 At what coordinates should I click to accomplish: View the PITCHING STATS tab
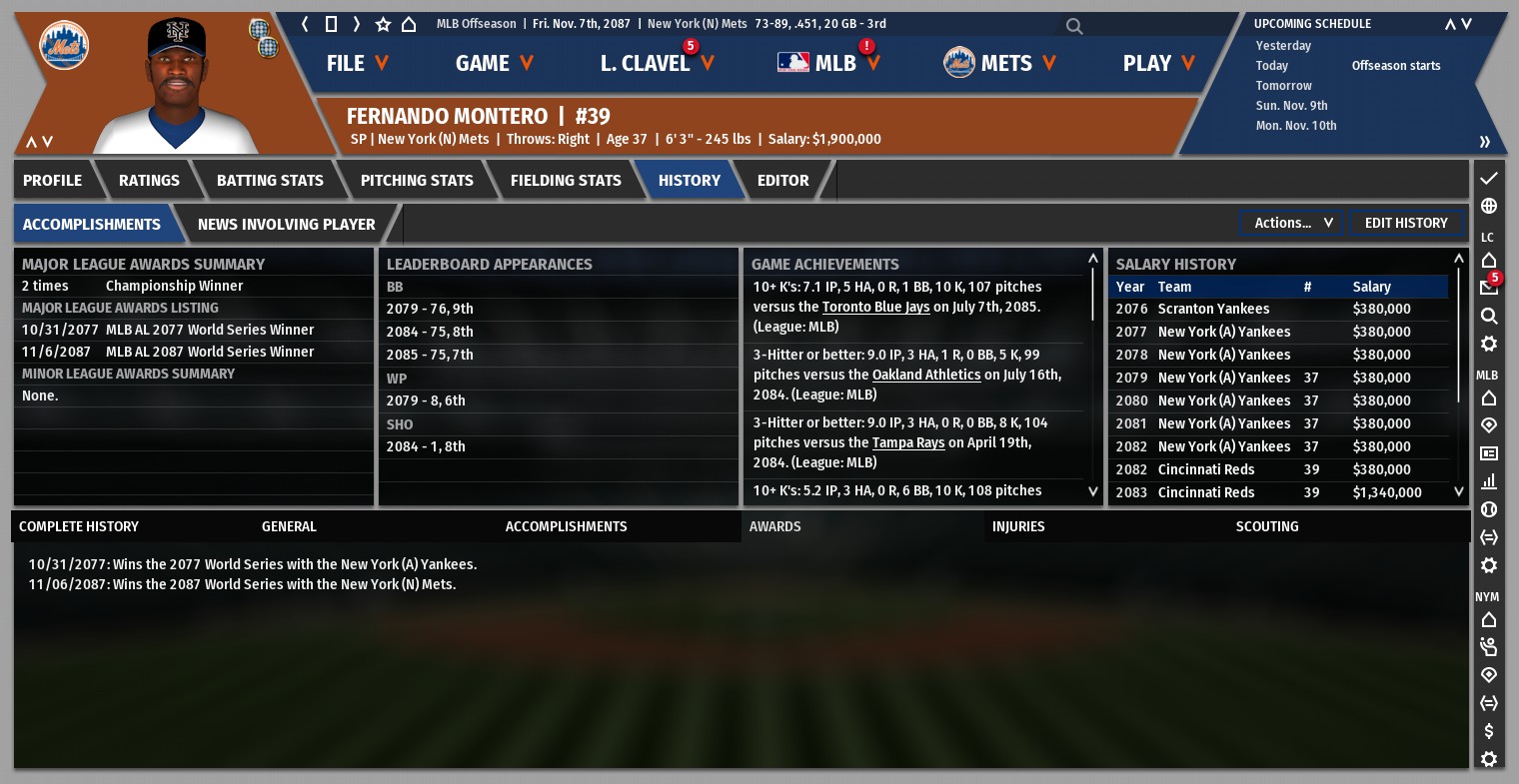pos(417,181)
